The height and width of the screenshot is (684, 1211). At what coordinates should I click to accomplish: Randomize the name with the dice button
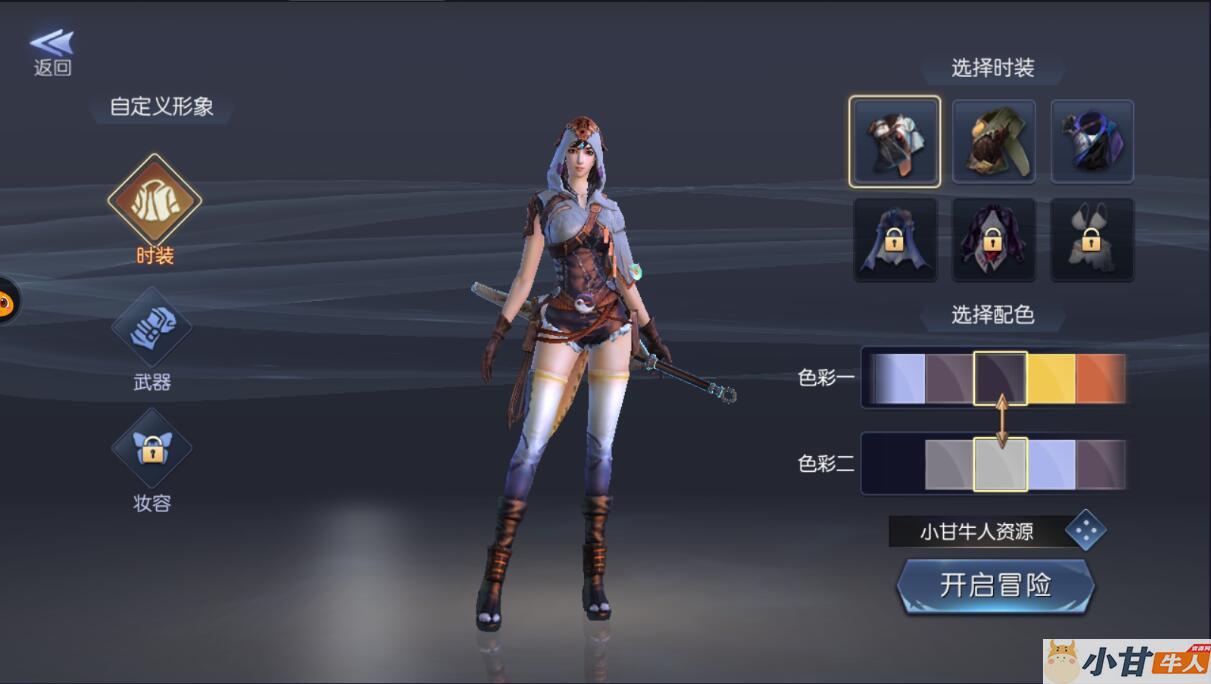coord(1085,531)
